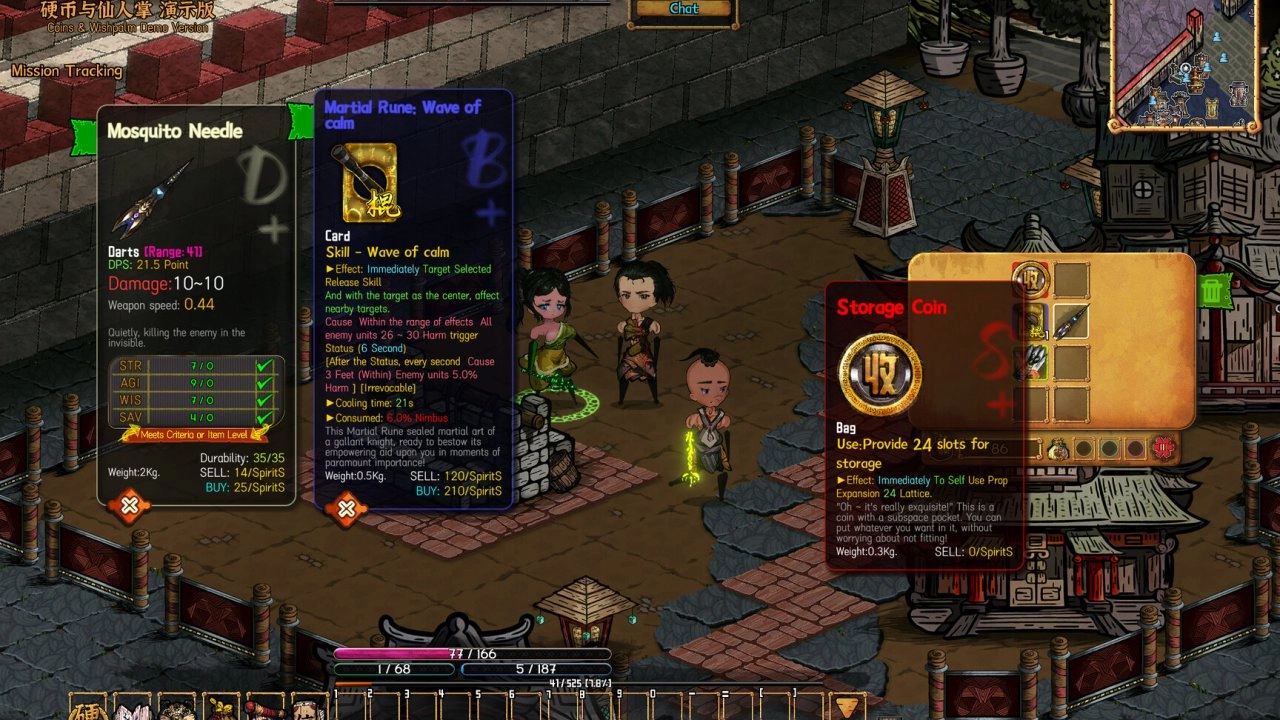Image resolution: width=1280 pixels, height=720 pixels.
Task: Select the Wave of calm rune card
Action: pyautogui.click(x=1030, y=321)
